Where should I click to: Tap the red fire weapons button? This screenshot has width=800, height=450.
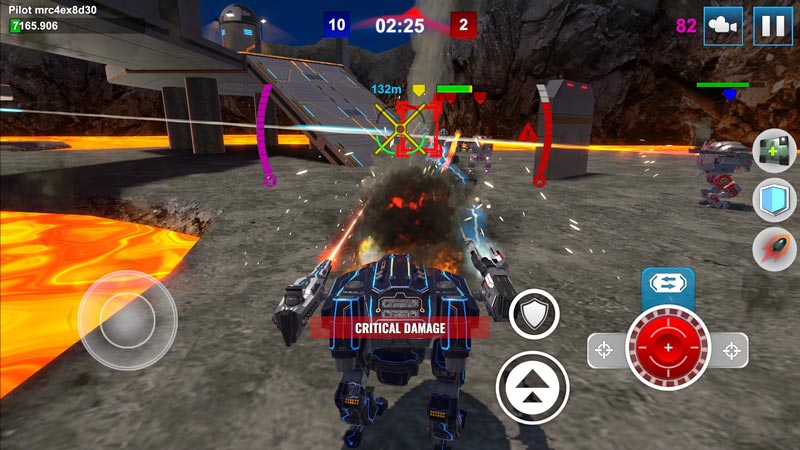667,350
